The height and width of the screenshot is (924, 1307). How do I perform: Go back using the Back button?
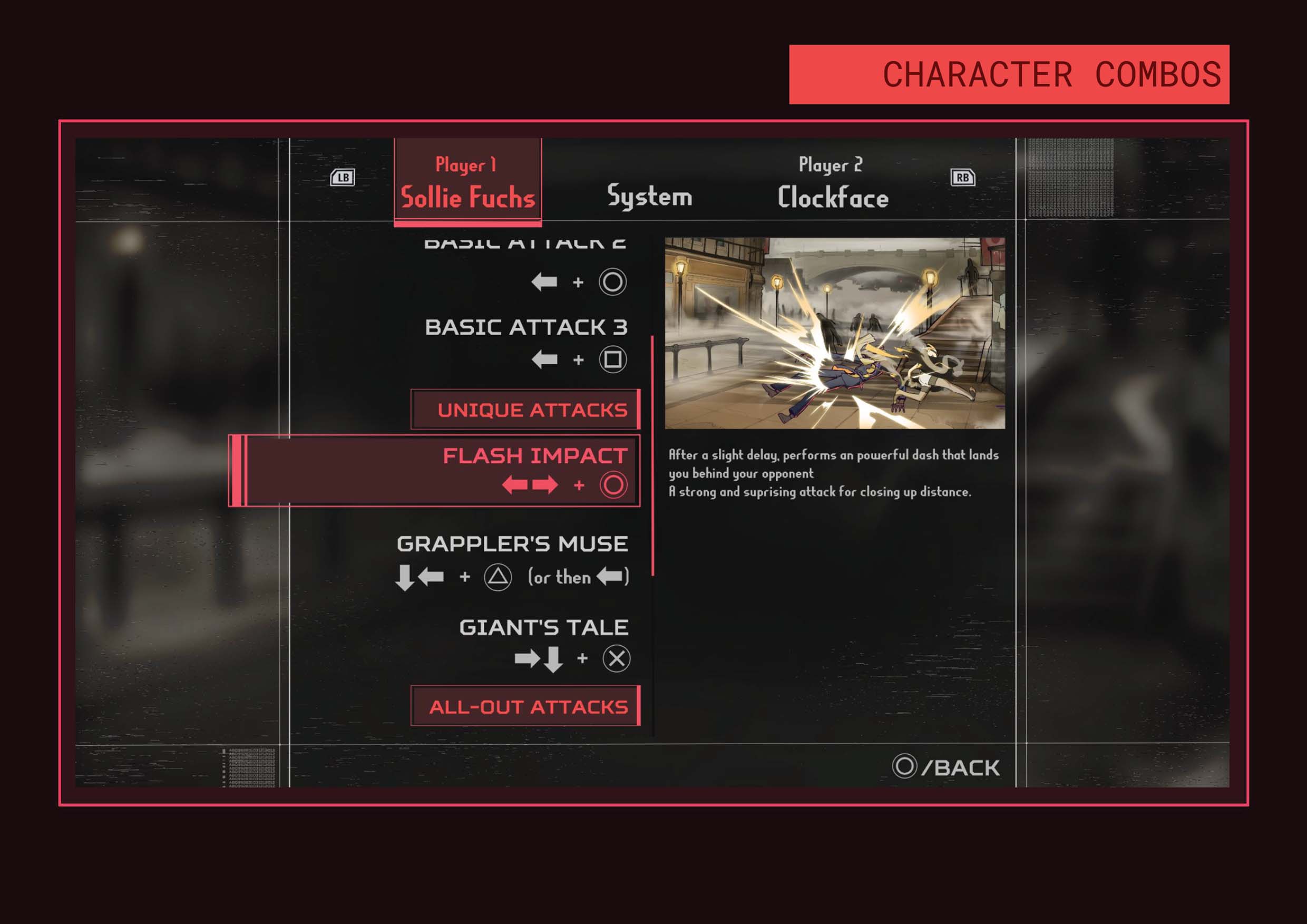point(946,767)
